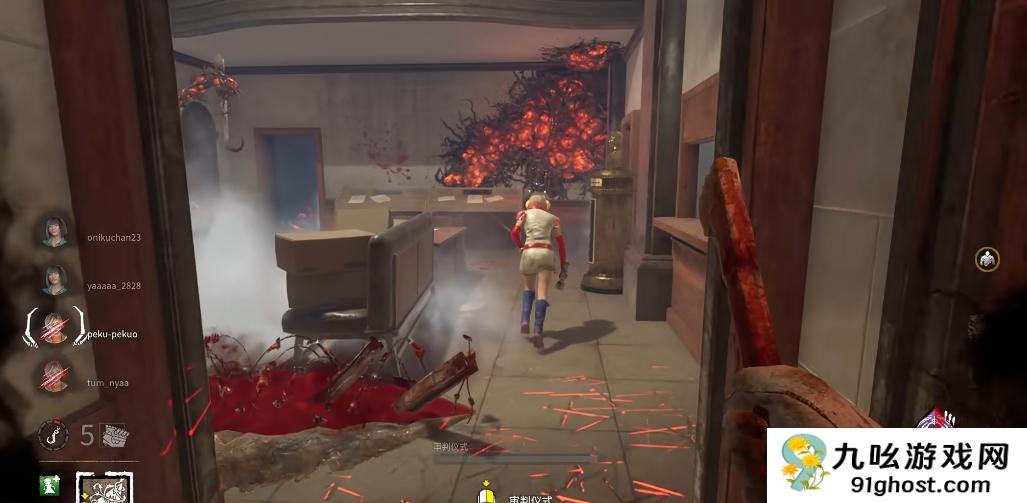Select survivor yaaaaa_2828's portrait

pos(54,279)
